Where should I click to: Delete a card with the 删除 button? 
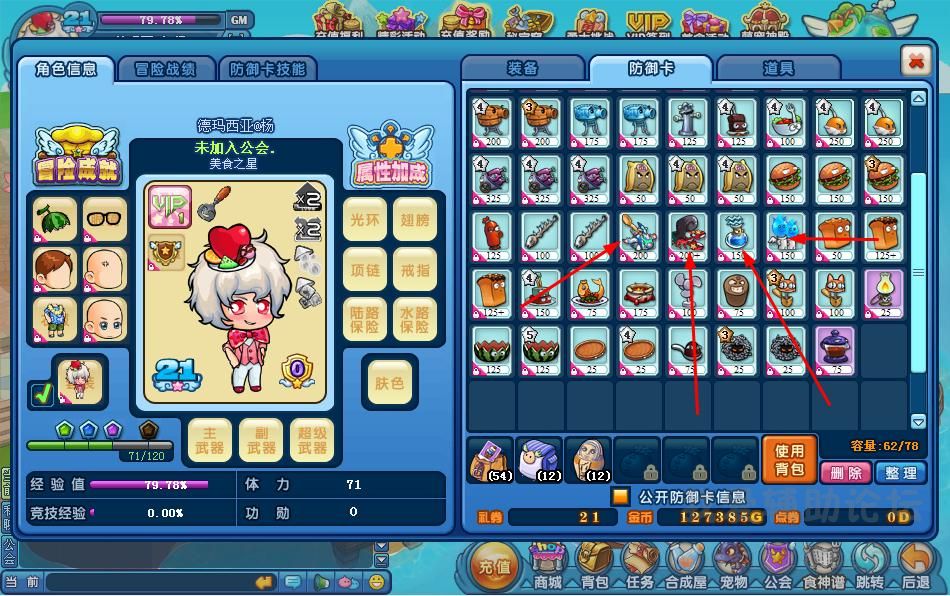tap(845, 472)
